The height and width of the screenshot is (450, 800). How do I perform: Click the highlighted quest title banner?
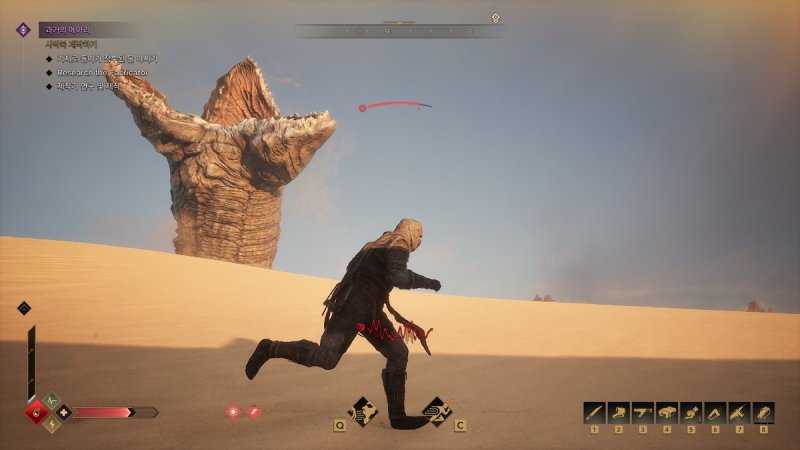pyautogui.click(x=85, y=30)
